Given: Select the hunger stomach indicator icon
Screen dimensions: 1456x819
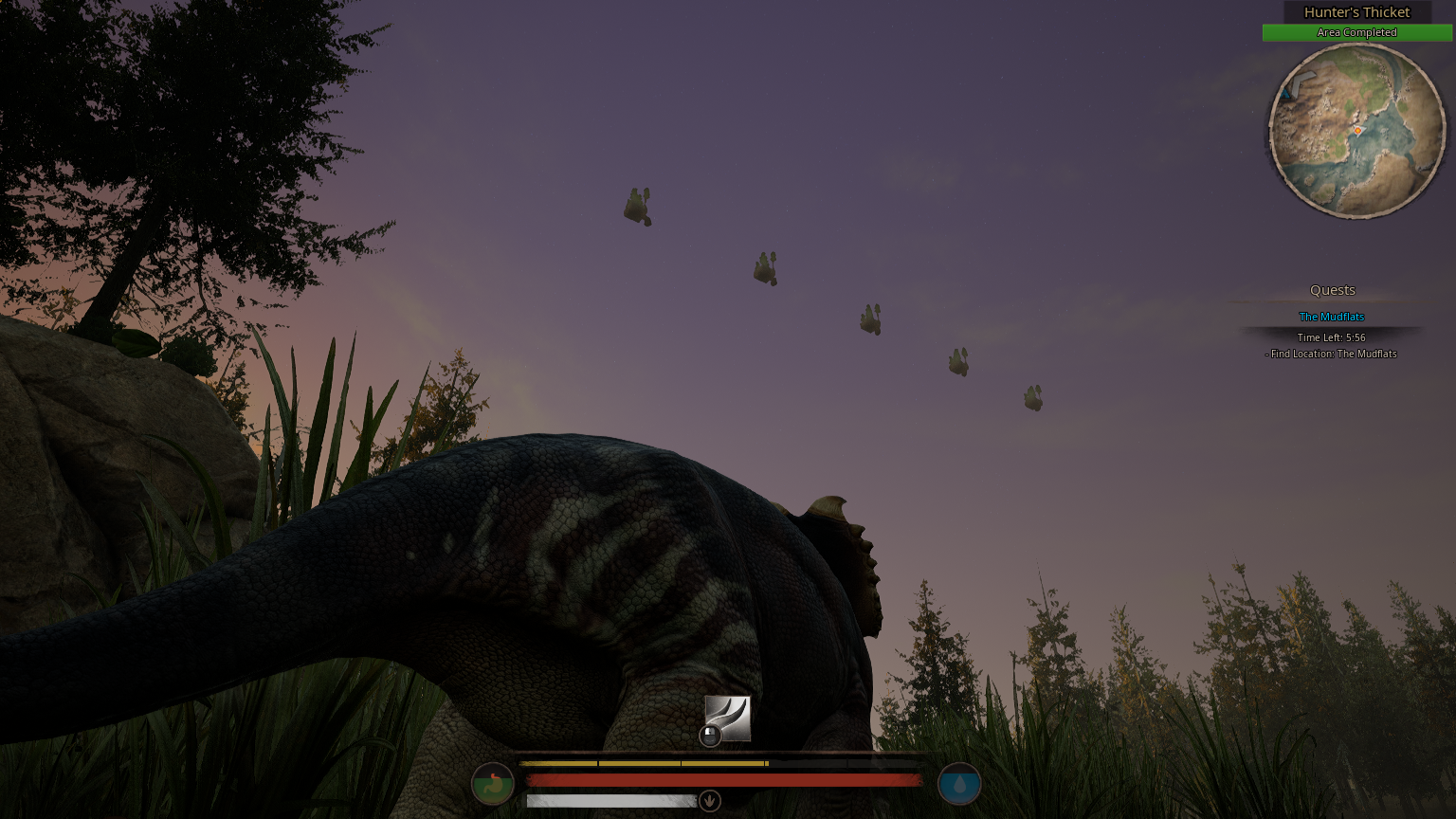Looking at the screenshot, I should [493, 784].
